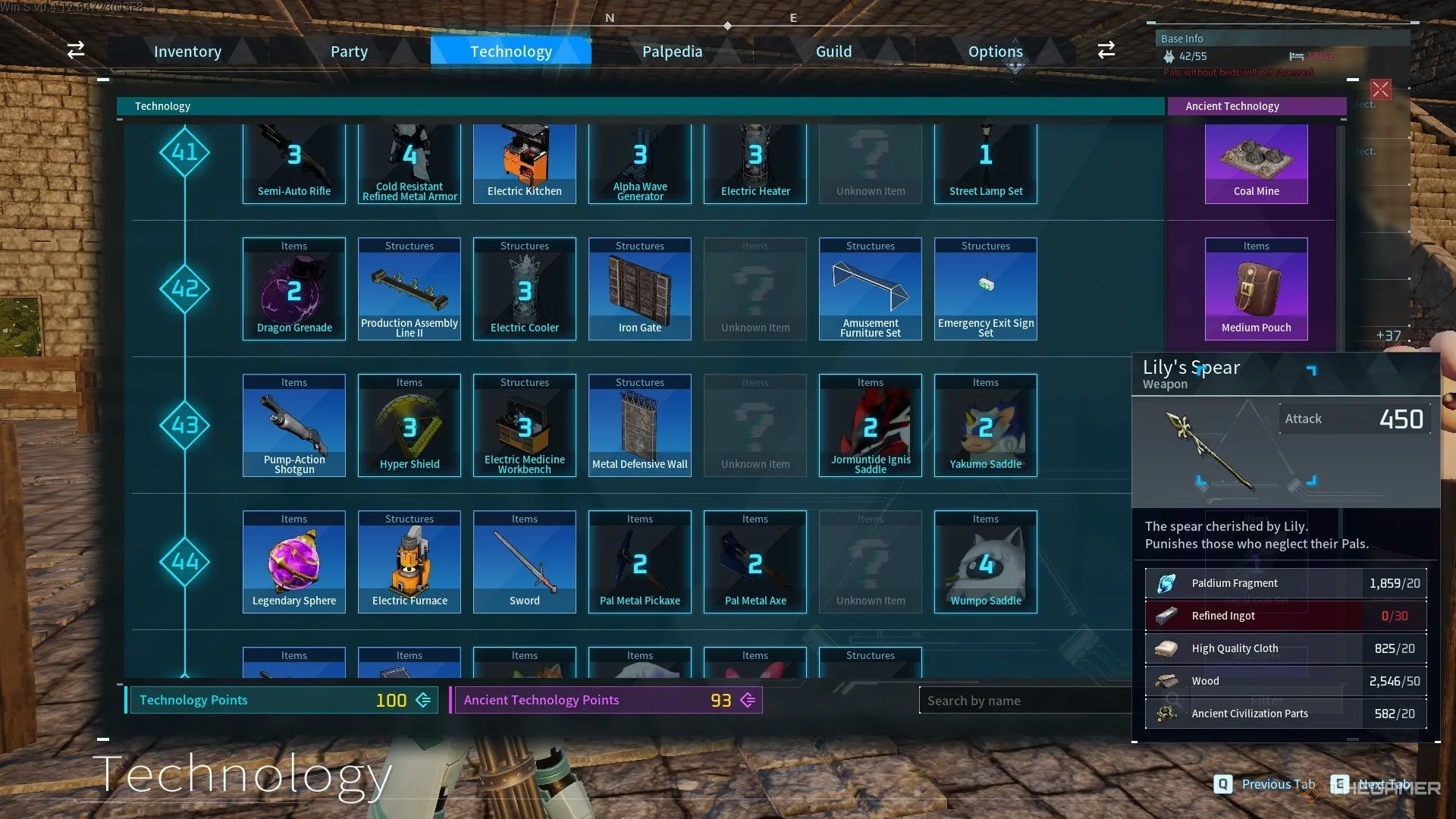Choose the Iron Gate structure
Image resolution: width=1456 pixels, height=819 pixels.
pos(640,290)
